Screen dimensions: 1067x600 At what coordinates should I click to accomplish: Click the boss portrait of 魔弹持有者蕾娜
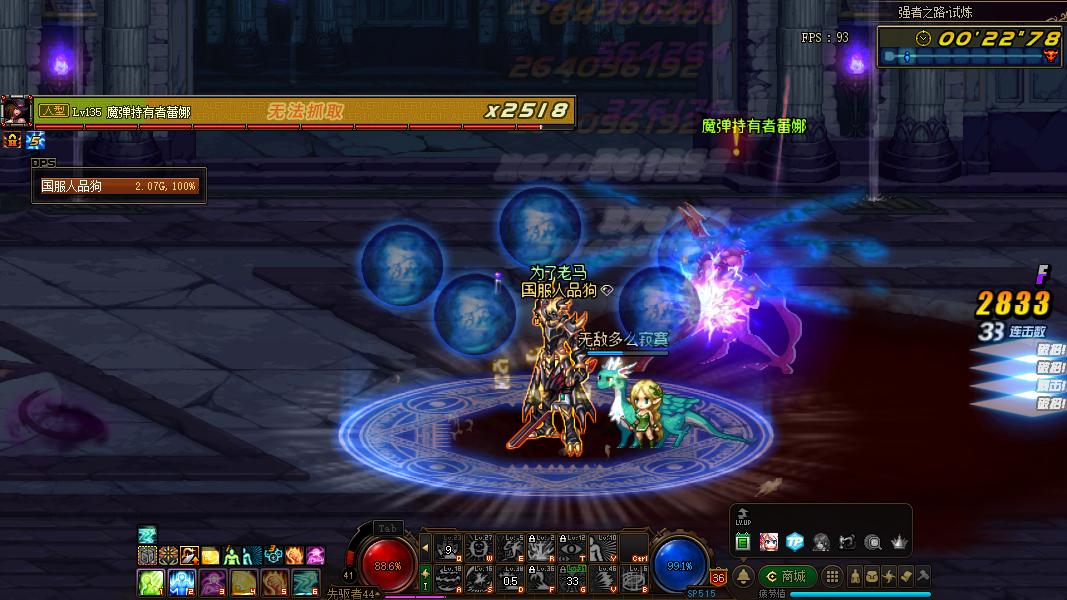point(16,111)
